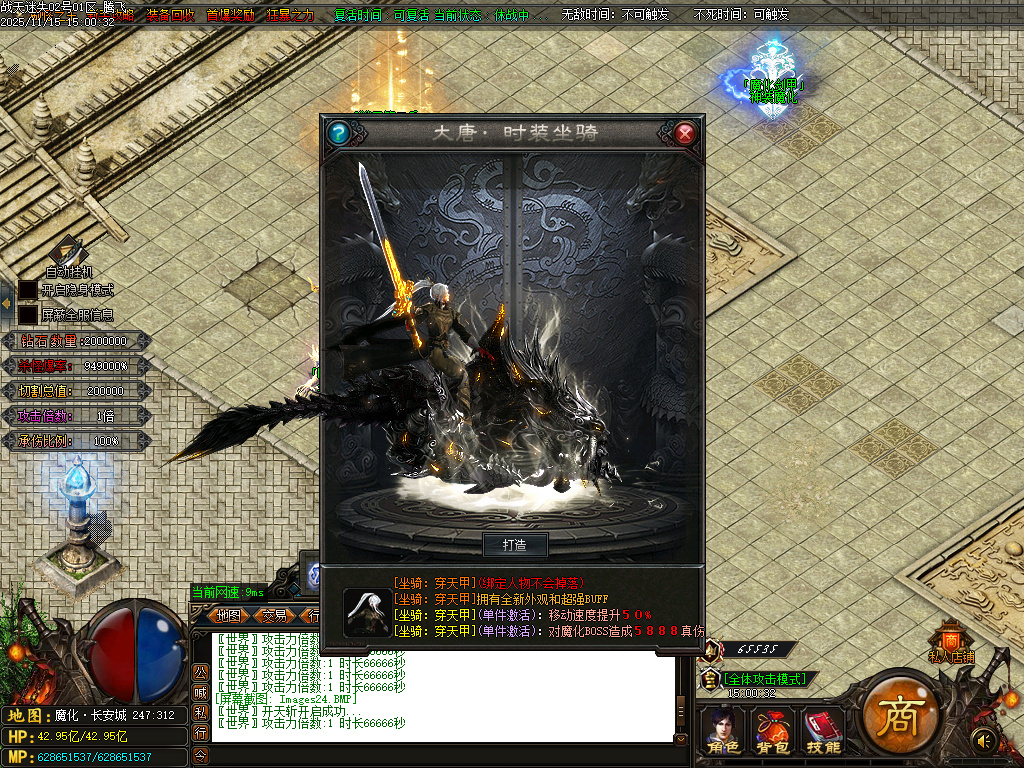Click the 打造 forge button
This screenshot has width=1024, height=768.
pos(515,545)
